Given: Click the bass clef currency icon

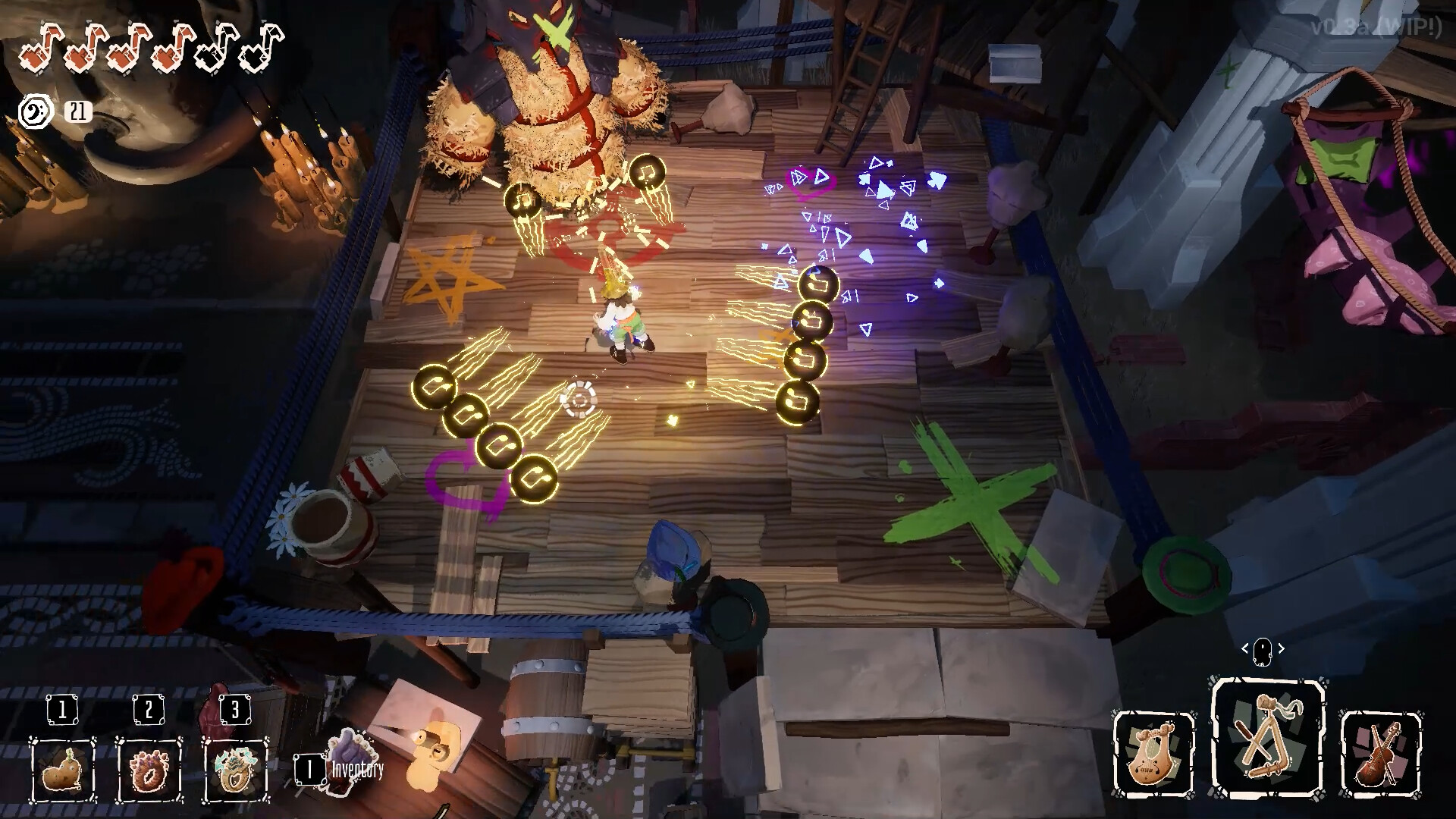Looking at the screenshot, I should tap(35, 111).
